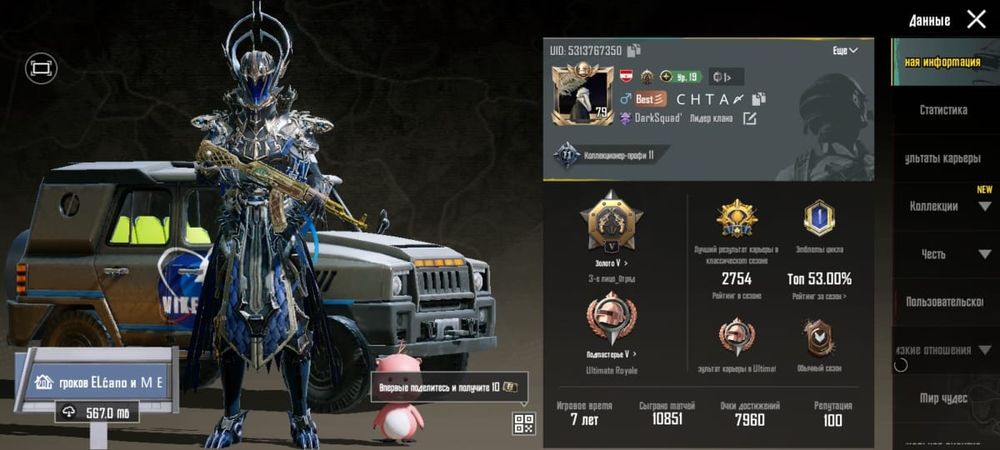Close the profile screen with the X
Viewport: 1000px width, 450px height.
(975, 19)
